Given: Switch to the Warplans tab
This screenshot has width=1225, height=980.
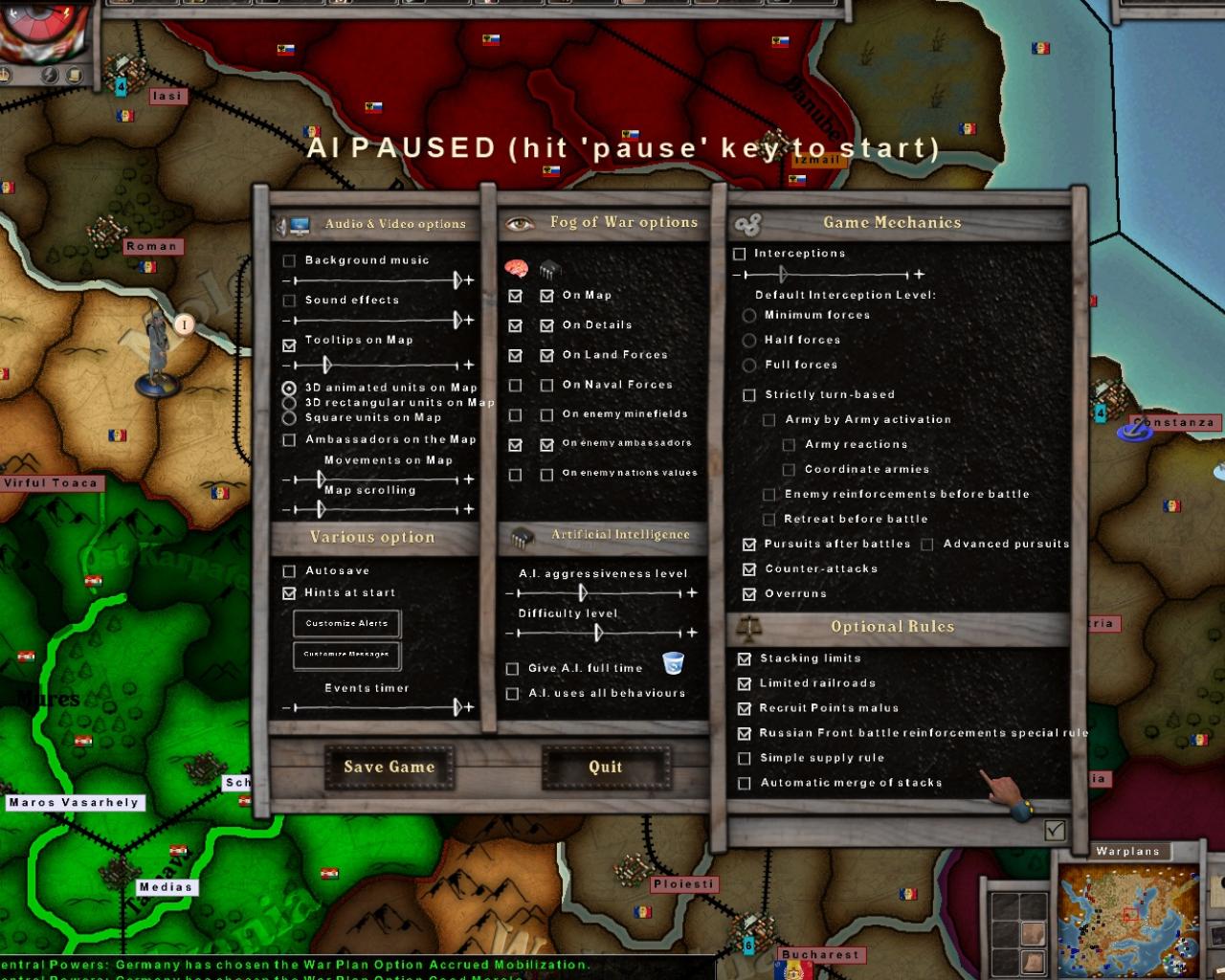Looking at the screenshot, I should (1126, 850).
